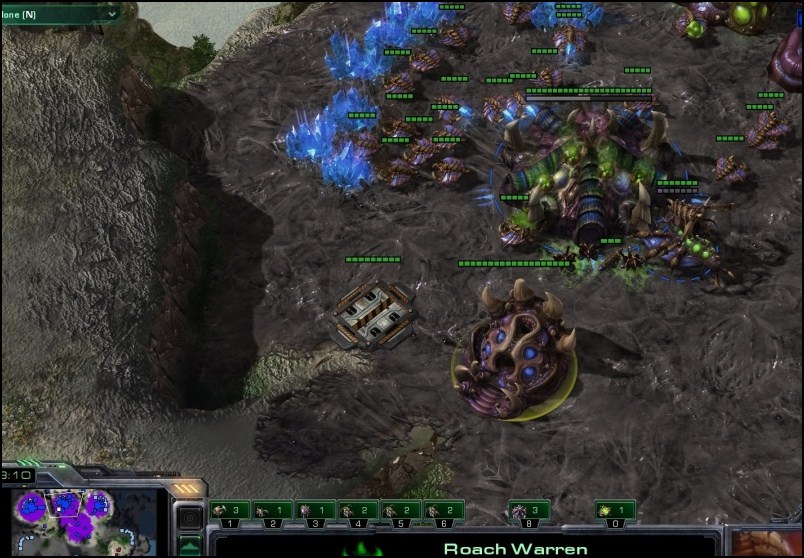Select control group 6

coord(445,512)
